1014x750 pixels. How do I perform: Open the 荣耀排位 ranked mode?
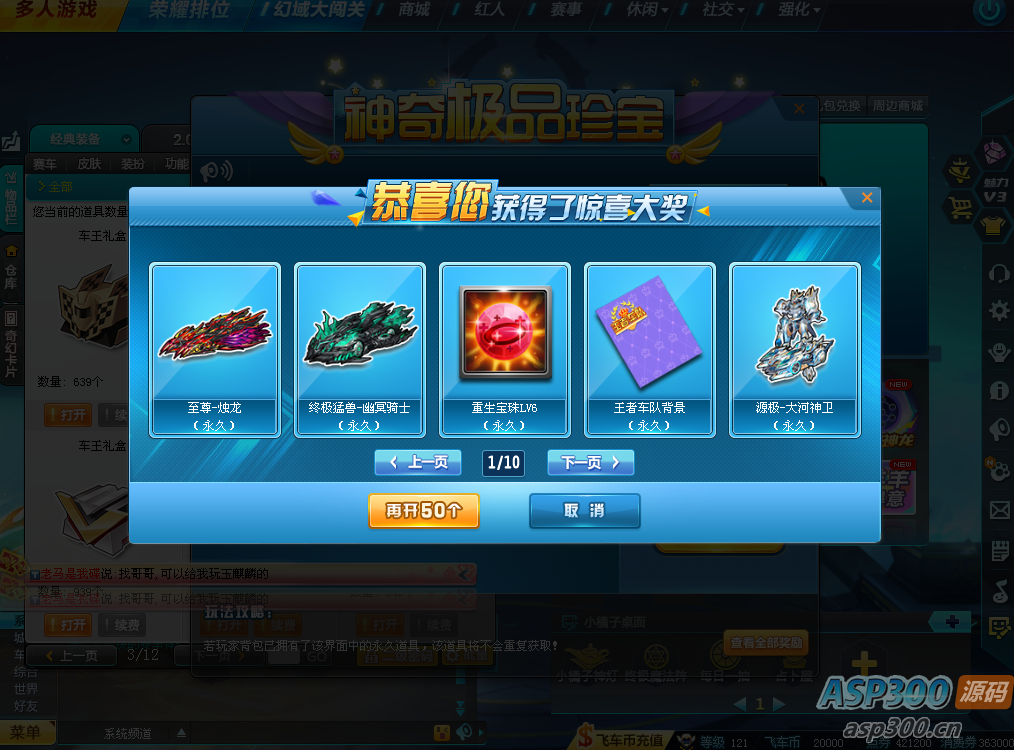point(188,11)
